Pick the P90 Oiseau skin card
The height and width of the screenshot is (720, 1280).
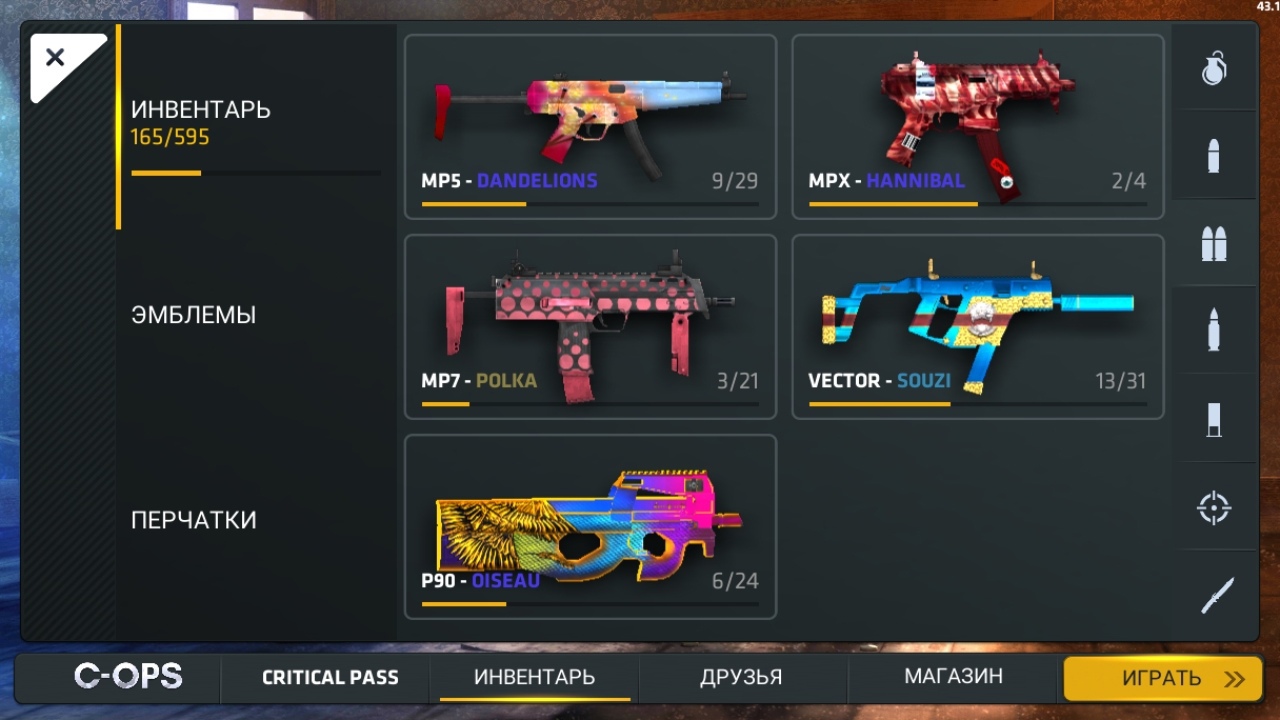point(590,527)
